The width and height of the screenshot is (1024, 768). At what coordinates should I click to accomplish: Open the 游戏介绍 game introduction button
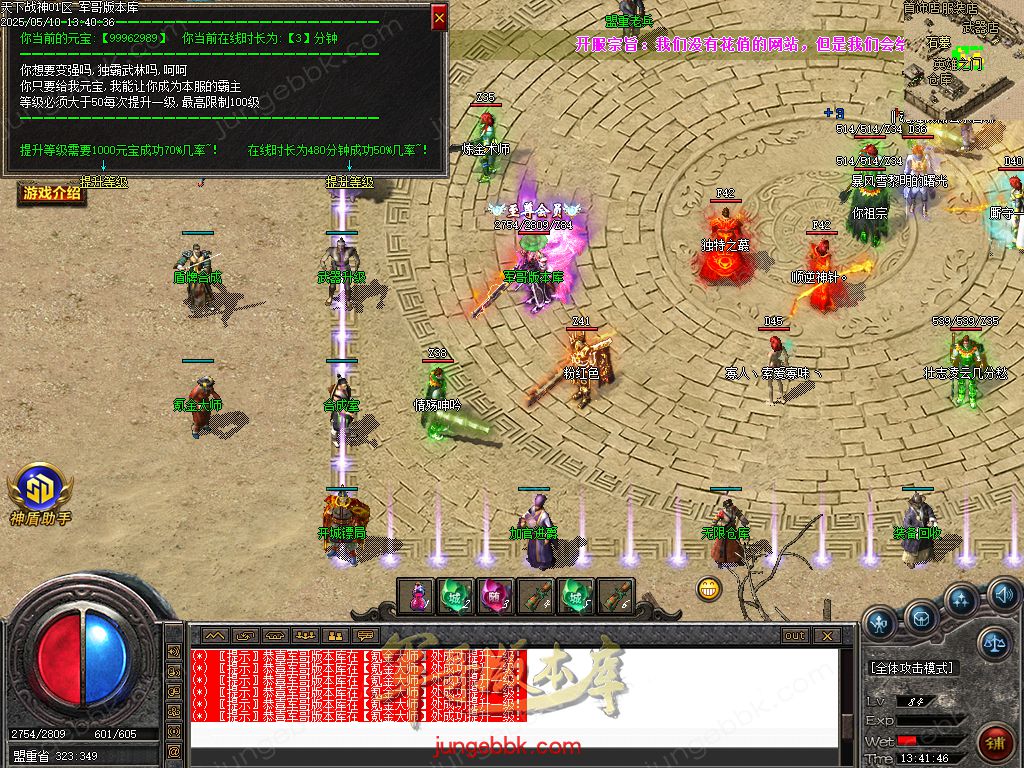pyautogui.click(x=51, y=192)
